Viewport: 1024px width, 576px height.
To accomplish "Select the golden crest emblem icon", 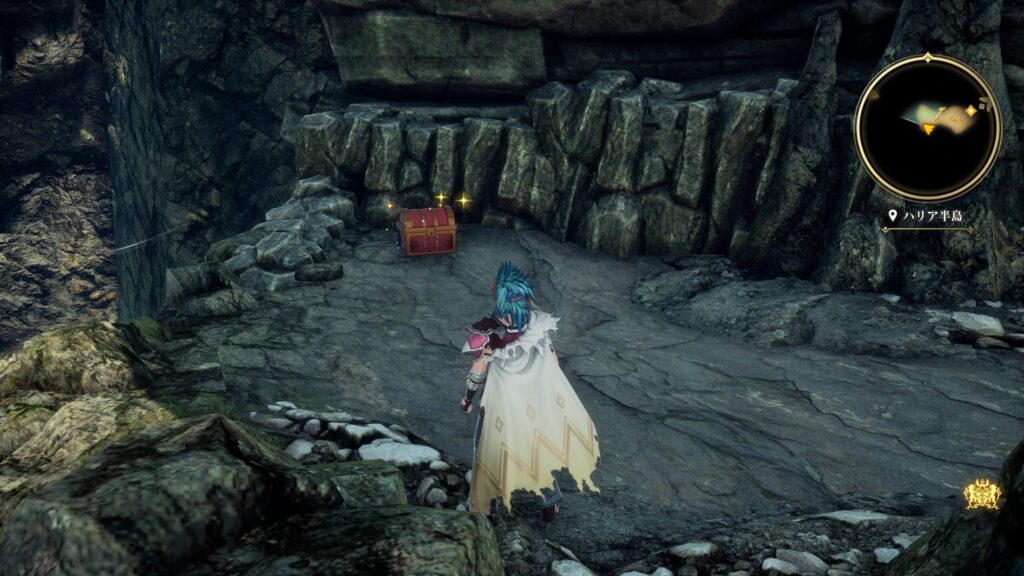I will 982,495.
